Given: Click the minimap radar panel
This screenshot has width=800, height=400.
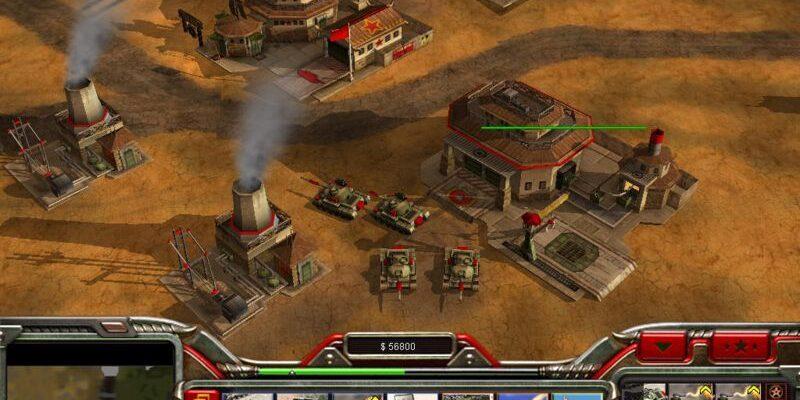Looking at the screenshot, I should coord(90,372).
